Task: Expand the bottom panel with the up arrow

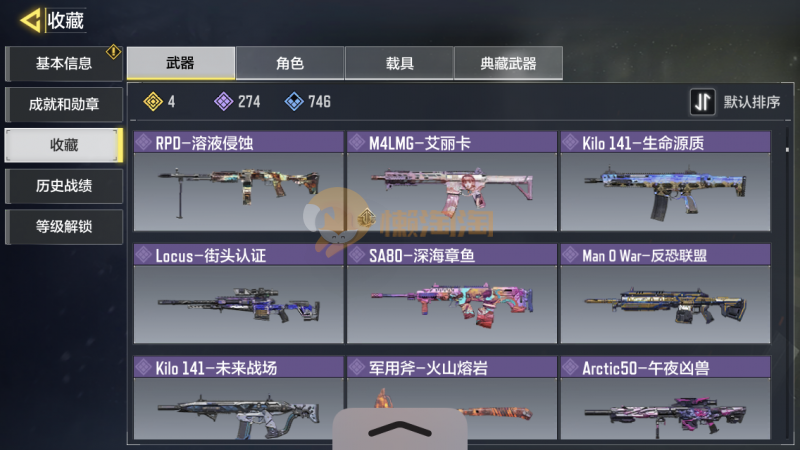Action: tap(399, 429)
